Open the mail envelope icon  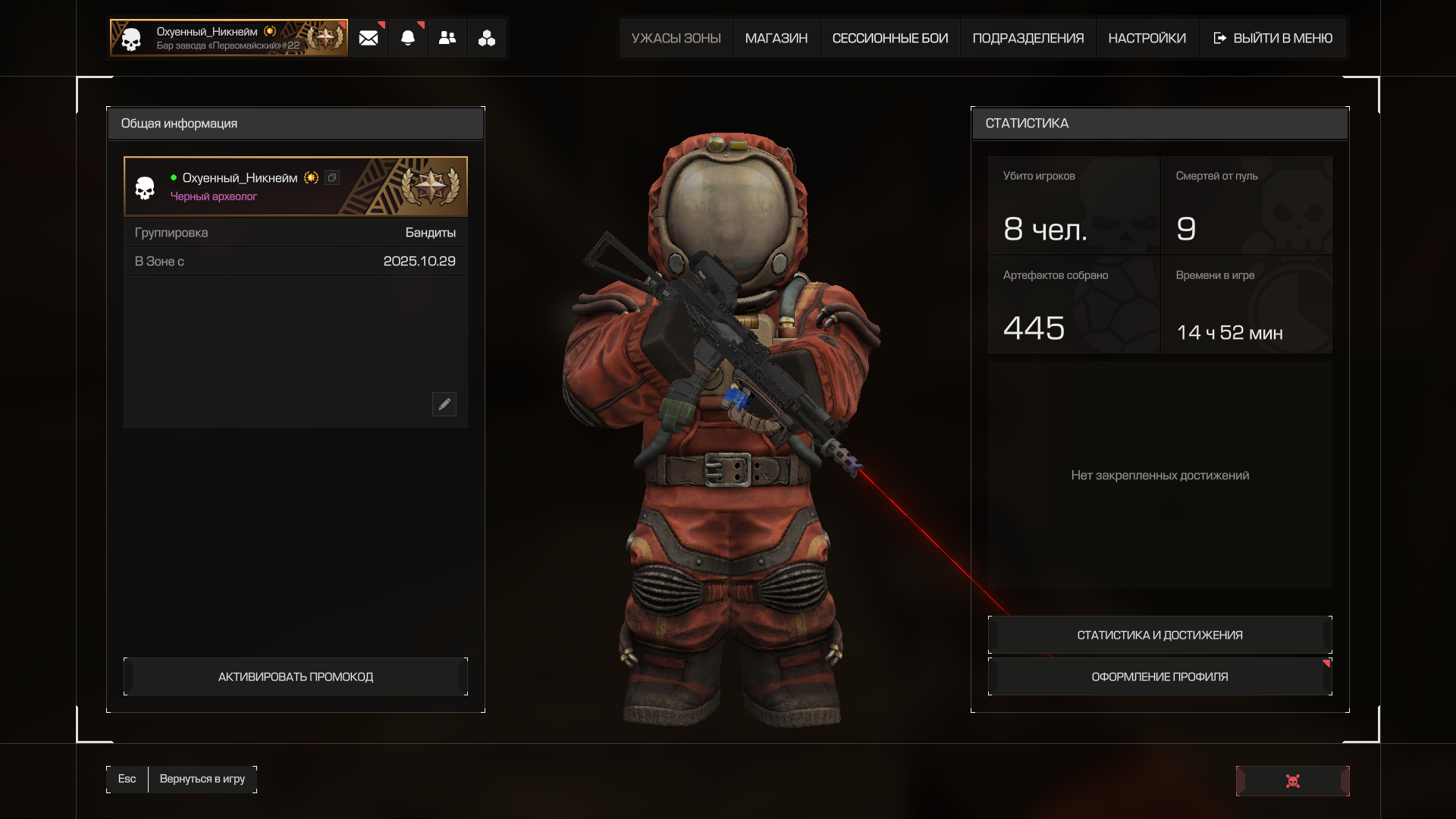coord(369,38)
